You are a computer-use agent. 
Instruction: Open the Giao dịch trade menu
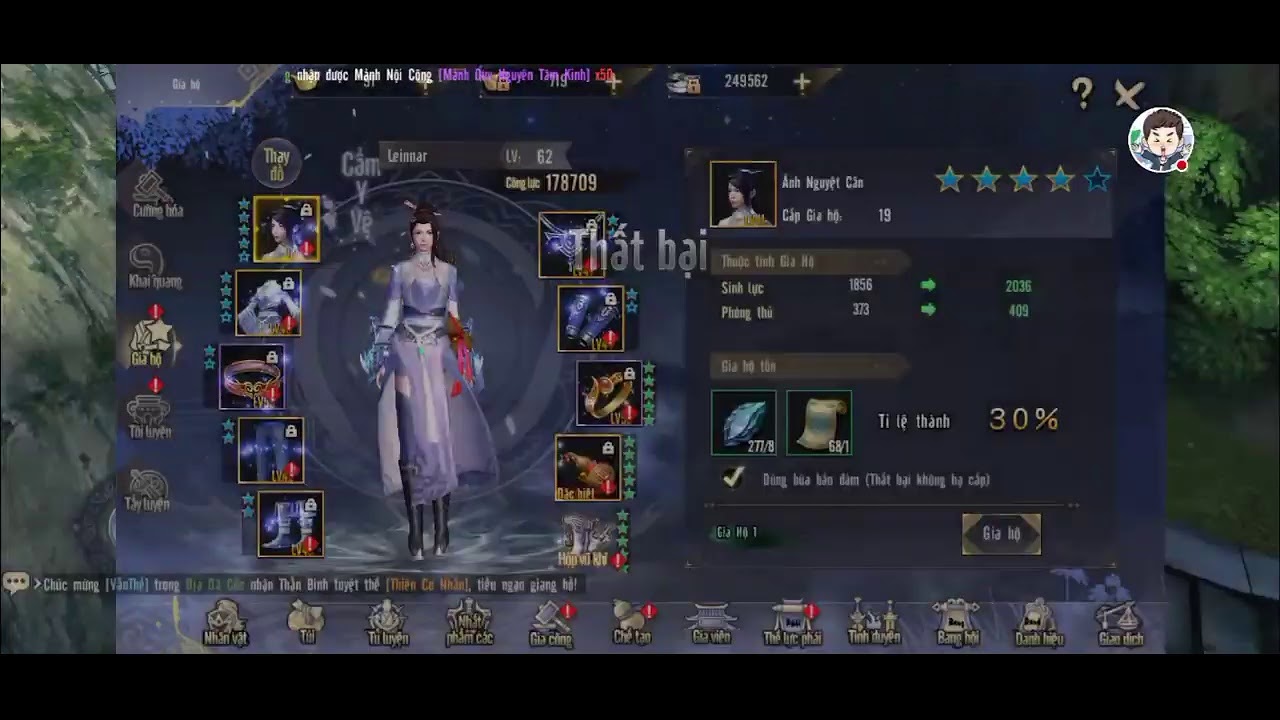(1119, 623)
